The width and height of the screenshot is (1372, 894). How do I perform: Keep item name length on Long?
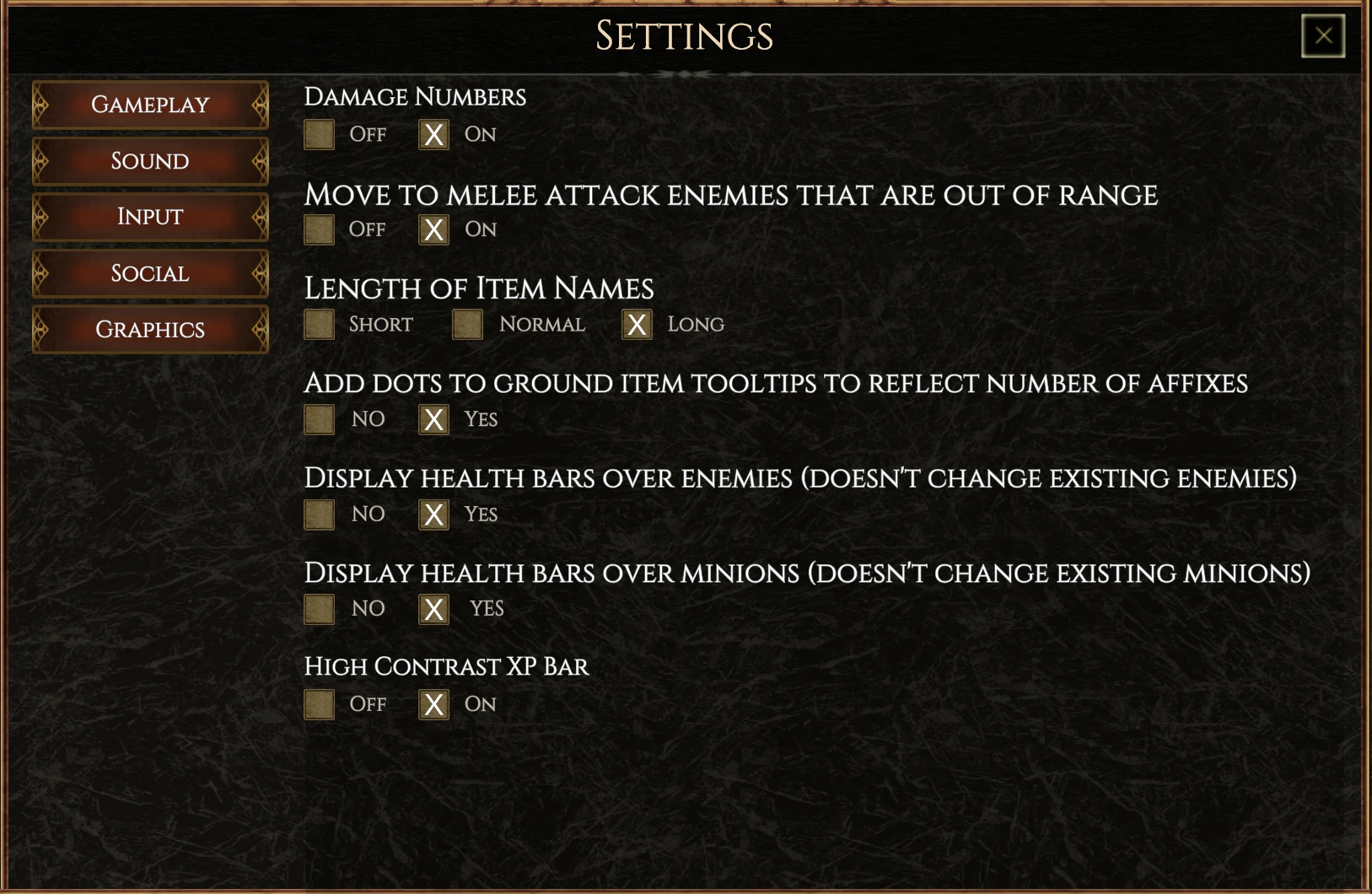[637, 325]
